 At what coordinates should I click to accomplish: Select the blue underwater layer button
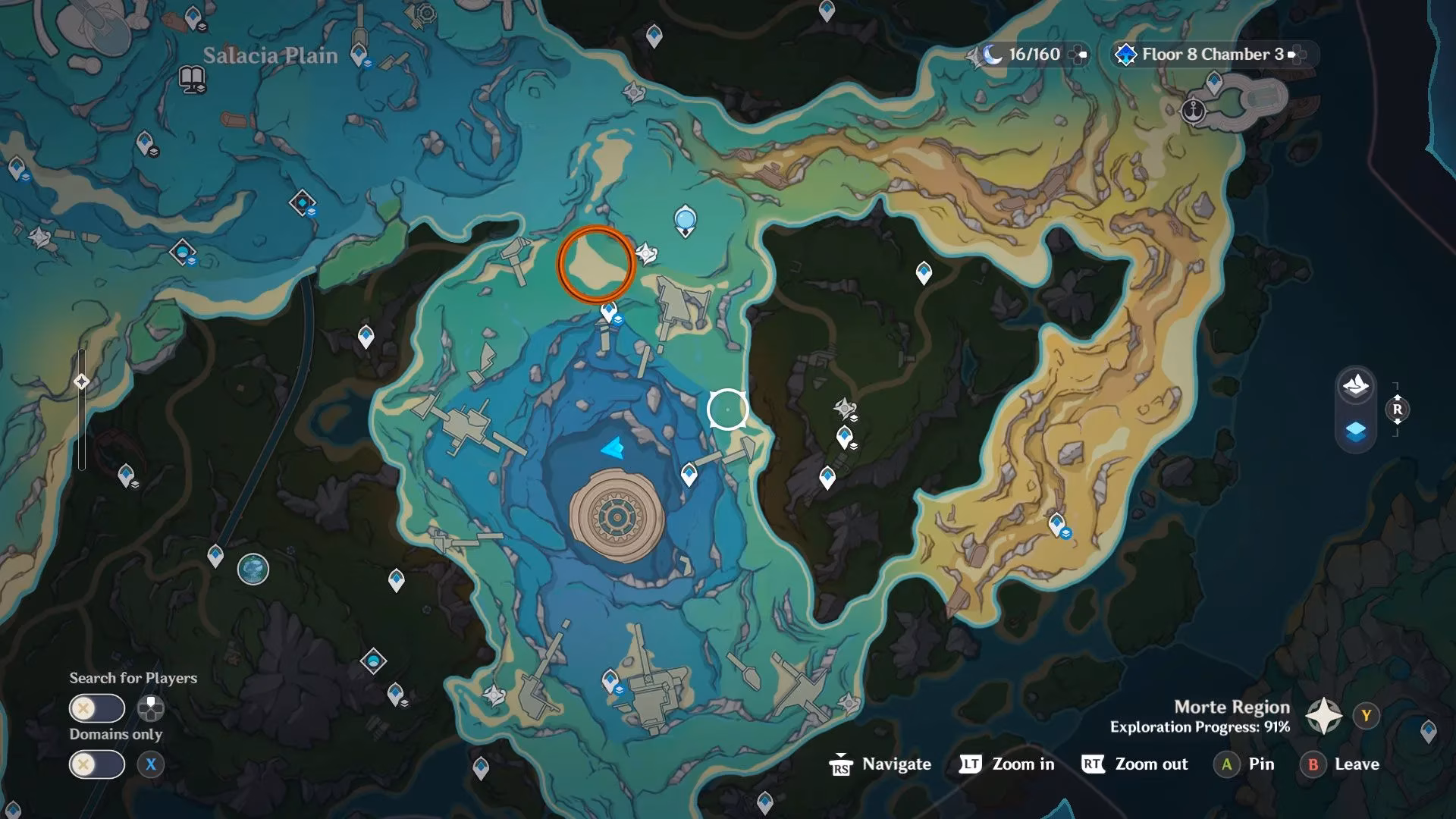click(x=1355, y=431)
